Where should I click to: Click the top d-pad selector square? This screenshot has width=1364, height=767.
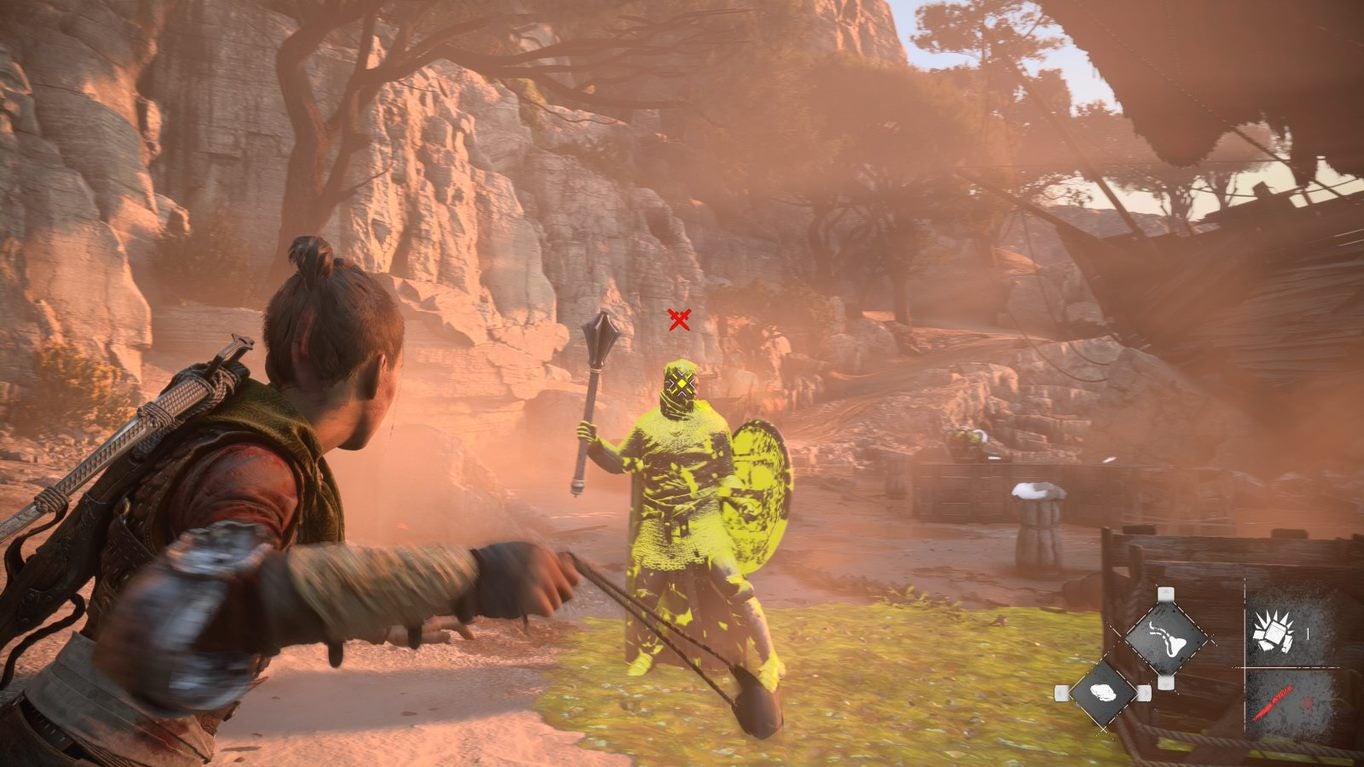(x=1166, y=593)
